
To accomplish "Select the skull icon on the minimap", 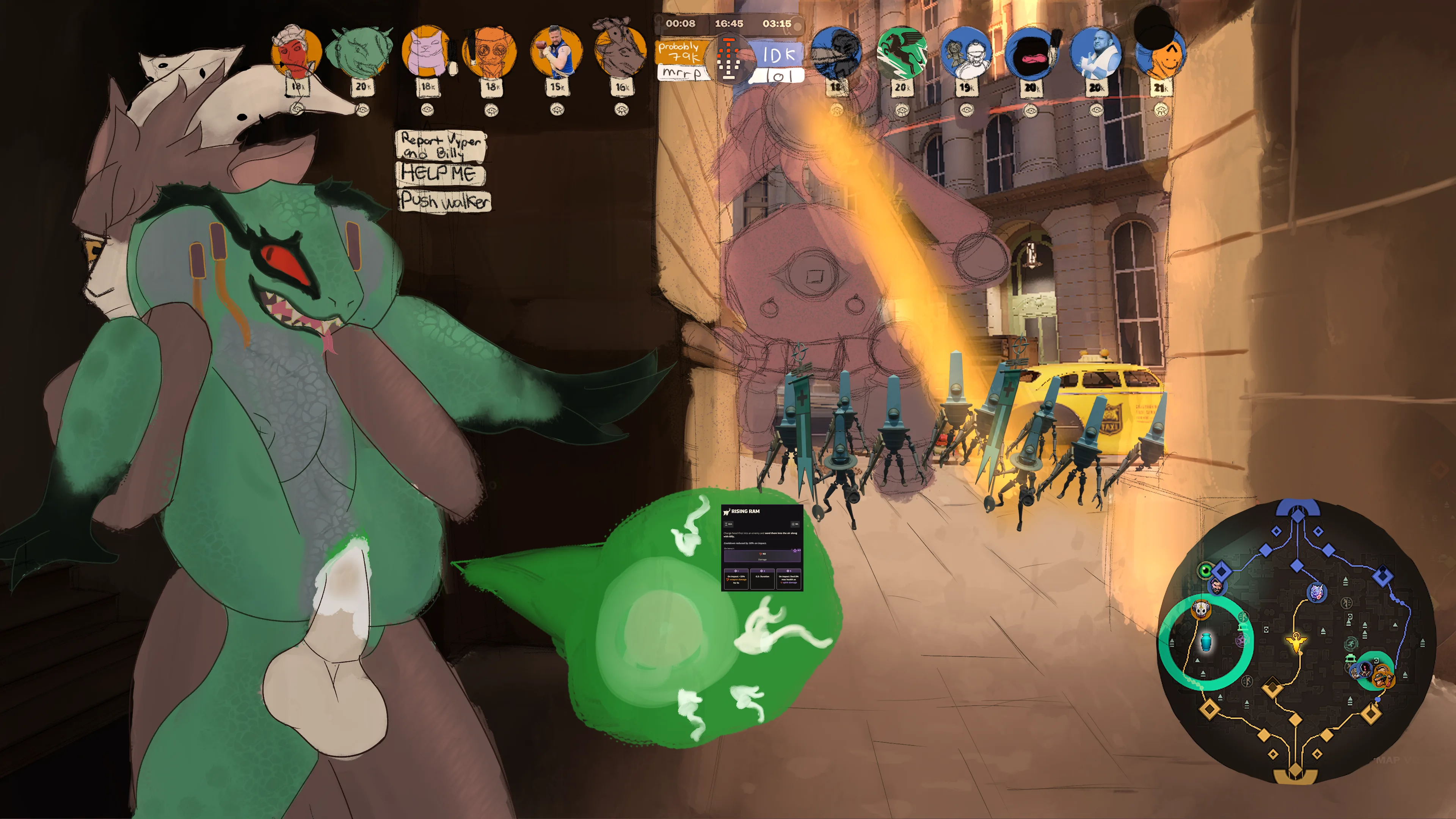I will click(x=1200, y=609).
